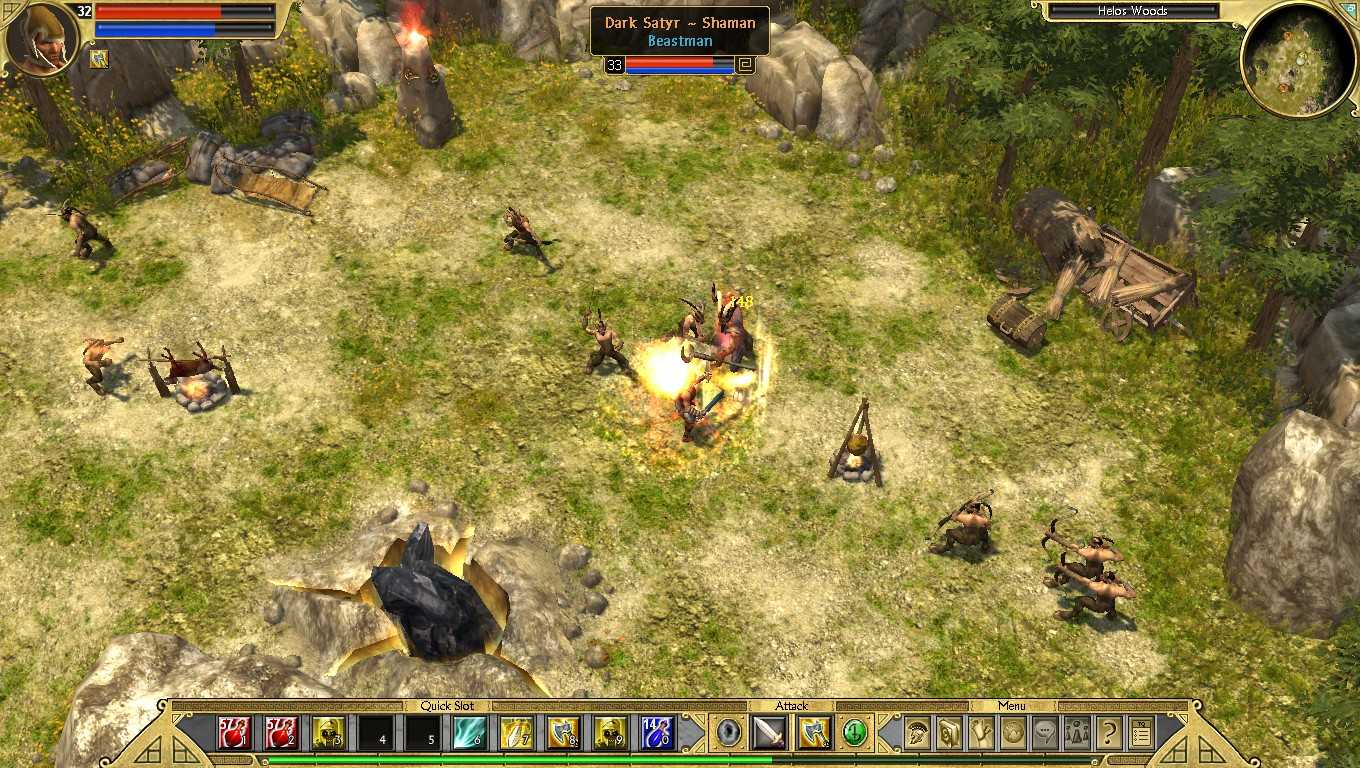This screenshot has width=1360, height=768.
Task: Open the character window with the helmet icon
Action: (x=917, y=733)
